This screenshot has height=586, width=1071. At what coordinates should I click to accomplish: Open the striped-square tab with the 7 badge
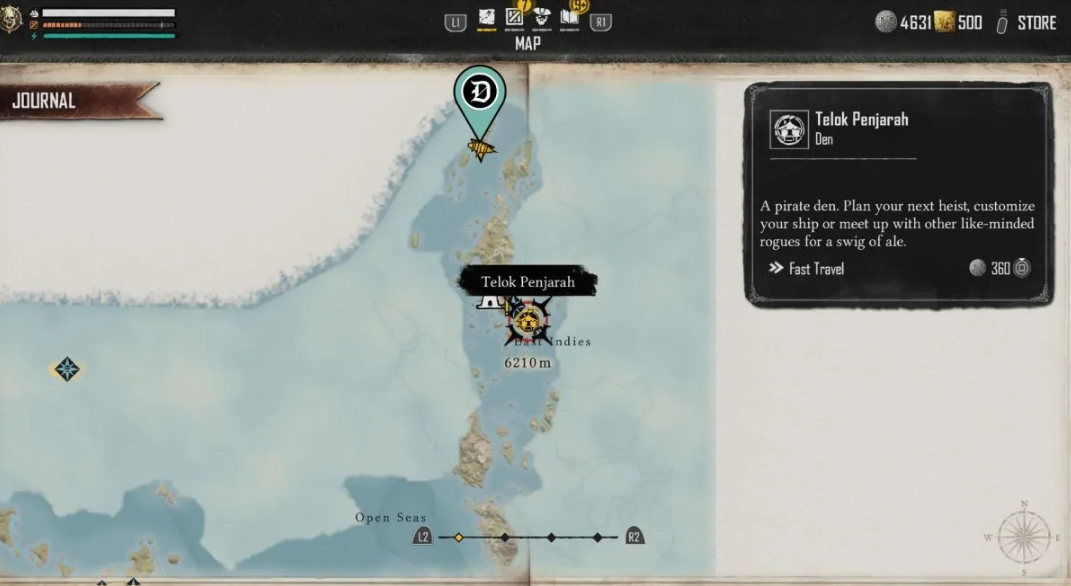click(x=515, y=19)
